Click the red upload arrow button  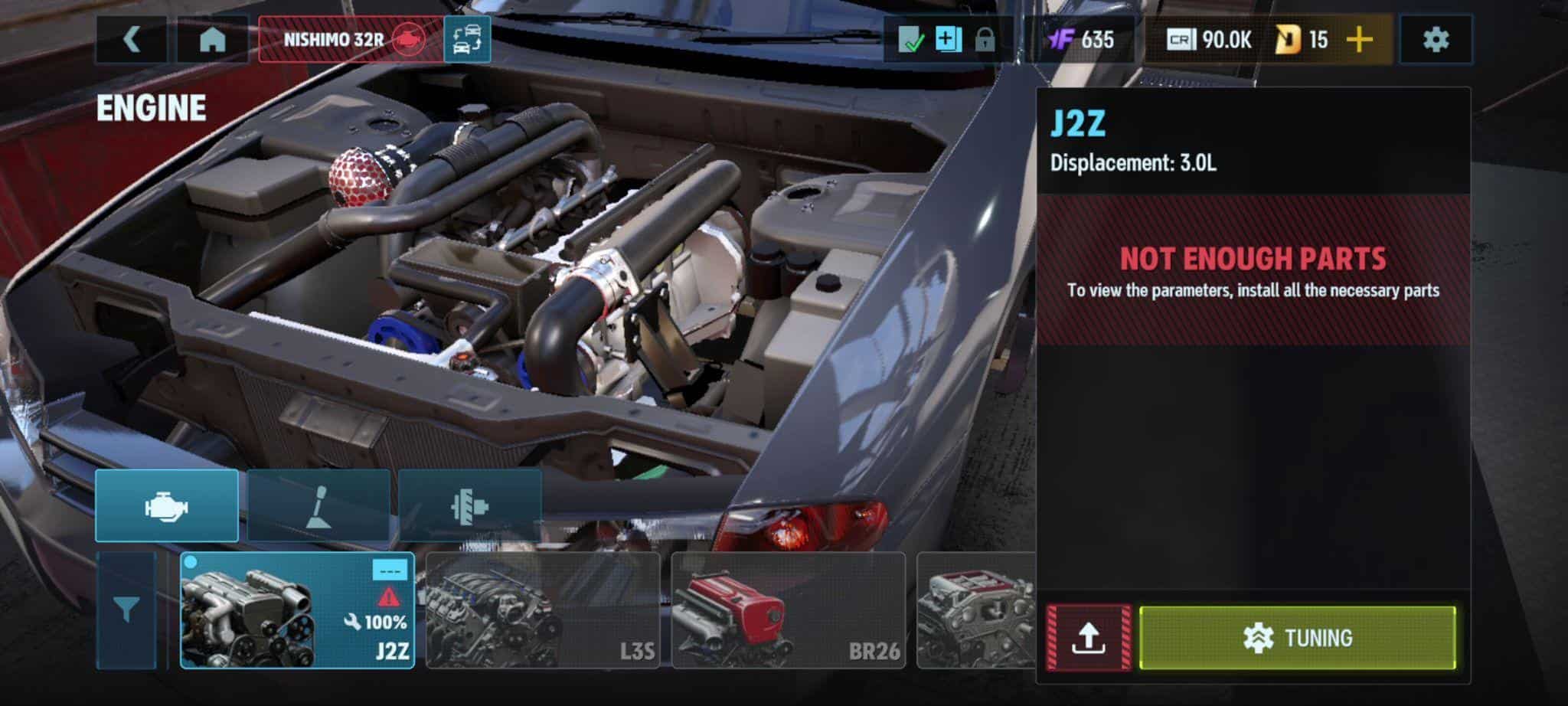1088,638
